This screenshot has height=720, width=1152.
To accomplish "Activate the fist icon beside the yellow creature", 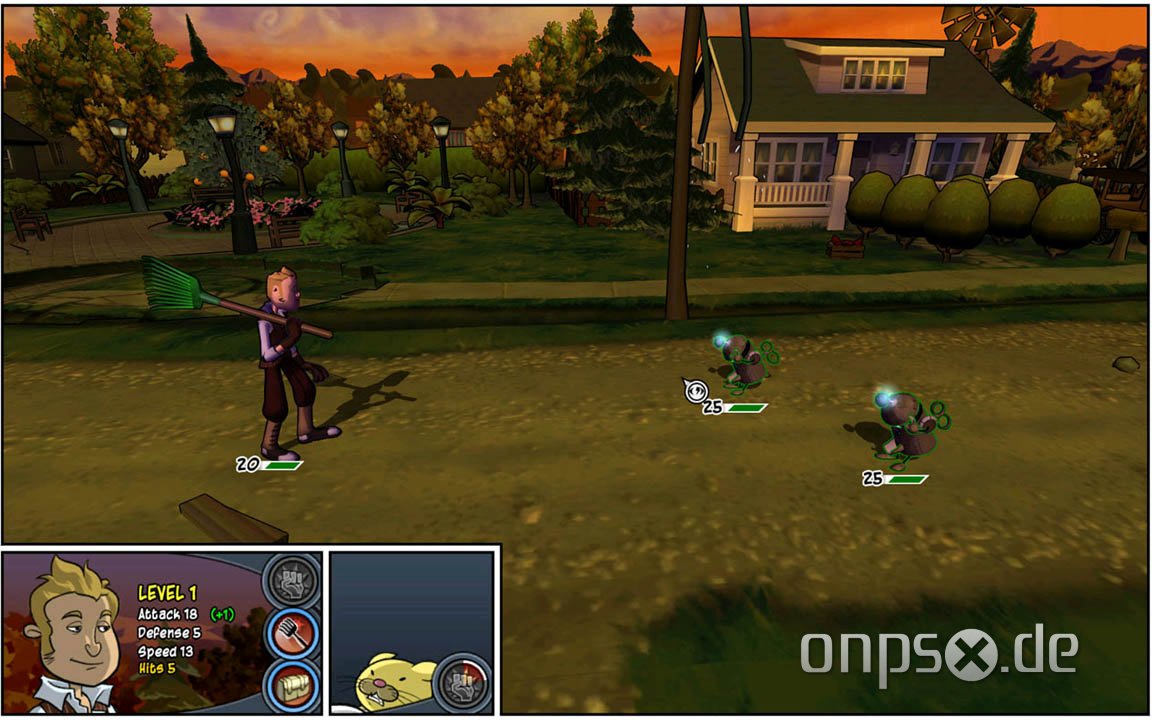I will coord(464,682).
